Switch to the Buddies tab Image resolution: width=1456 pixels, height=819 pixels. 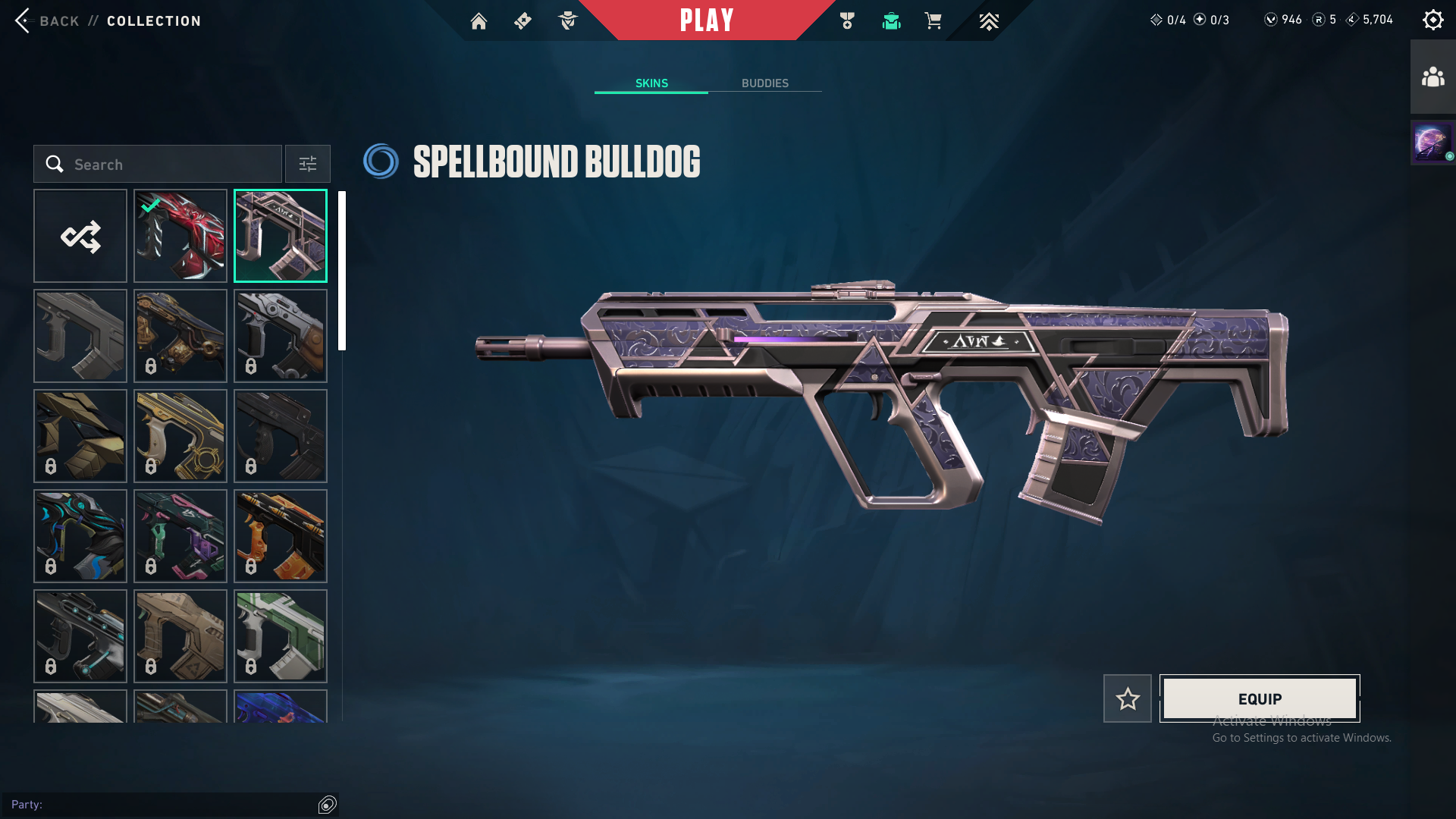(x=764, y=83)
